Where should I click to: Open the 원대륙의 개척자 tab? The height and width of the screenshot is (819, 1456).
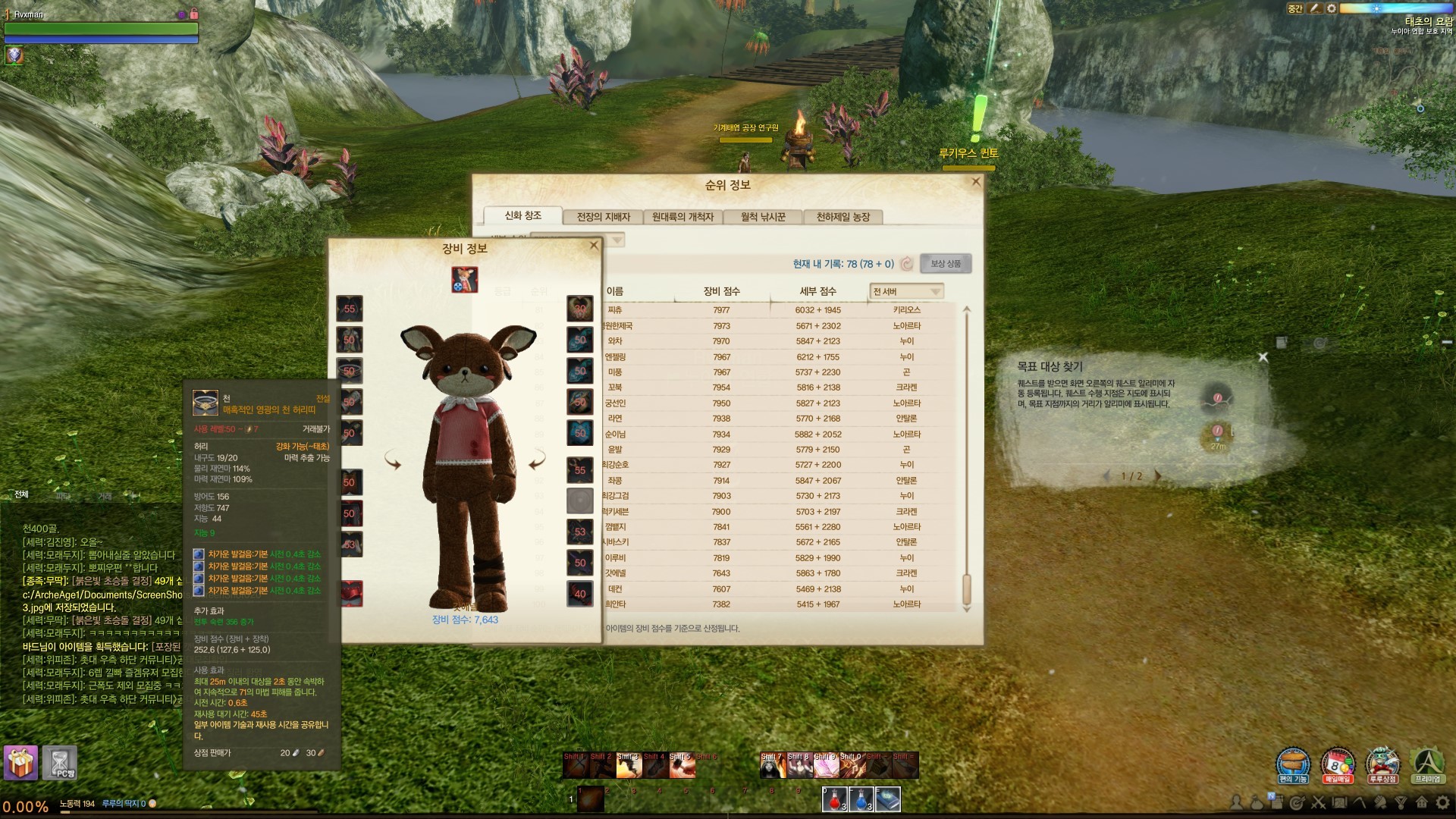click(682, 217)
